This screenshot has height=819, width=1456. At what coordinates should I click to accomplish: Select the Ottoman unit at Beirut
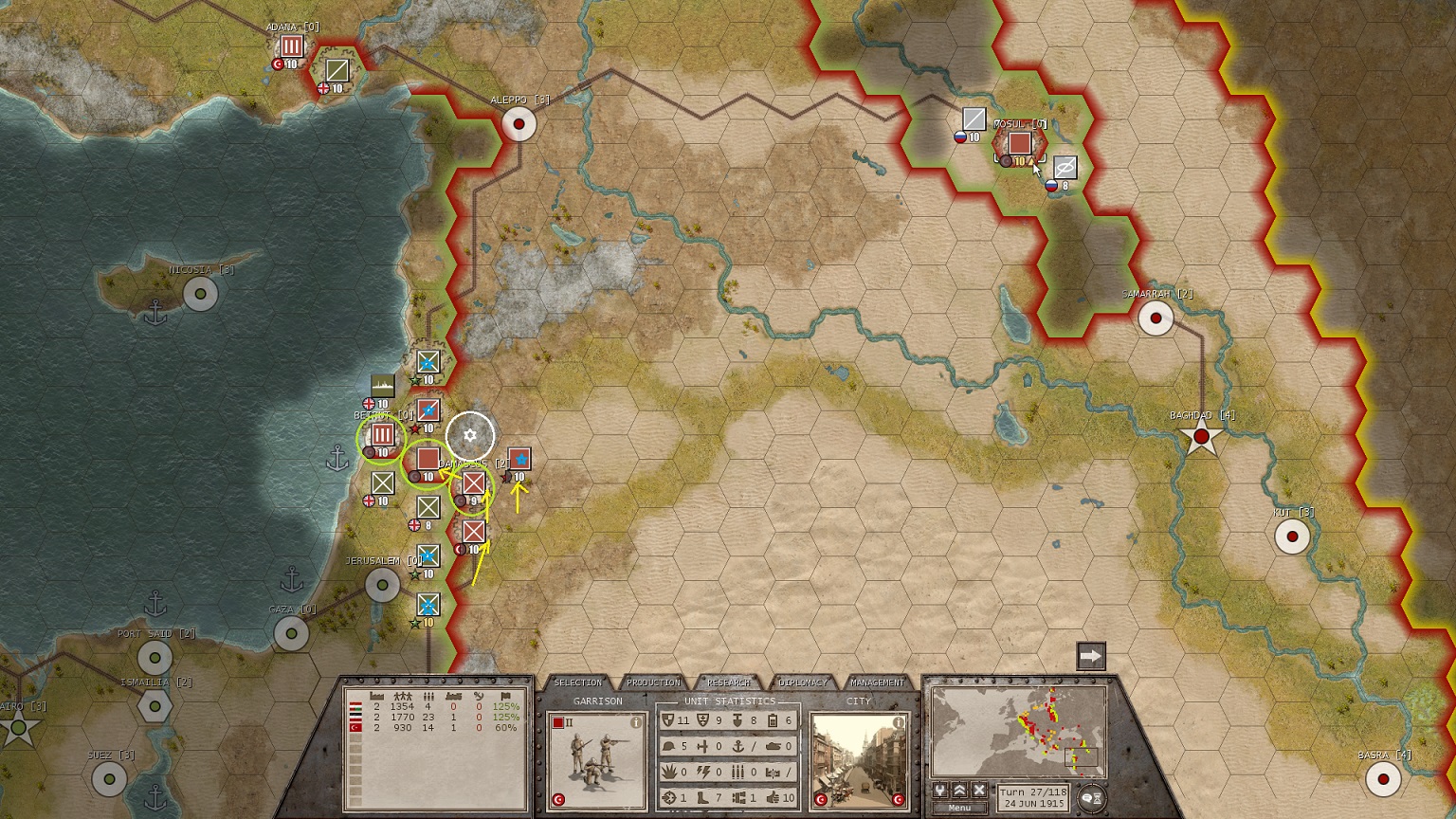point(382,435)
